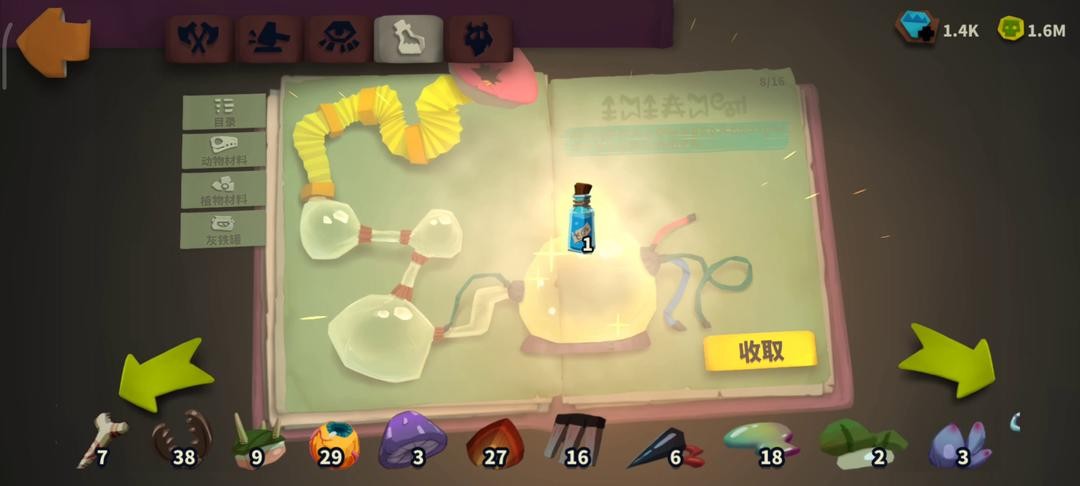Select the bone material
The height and width of the screenshot is (486, 1080).
[x=103, y=440]
